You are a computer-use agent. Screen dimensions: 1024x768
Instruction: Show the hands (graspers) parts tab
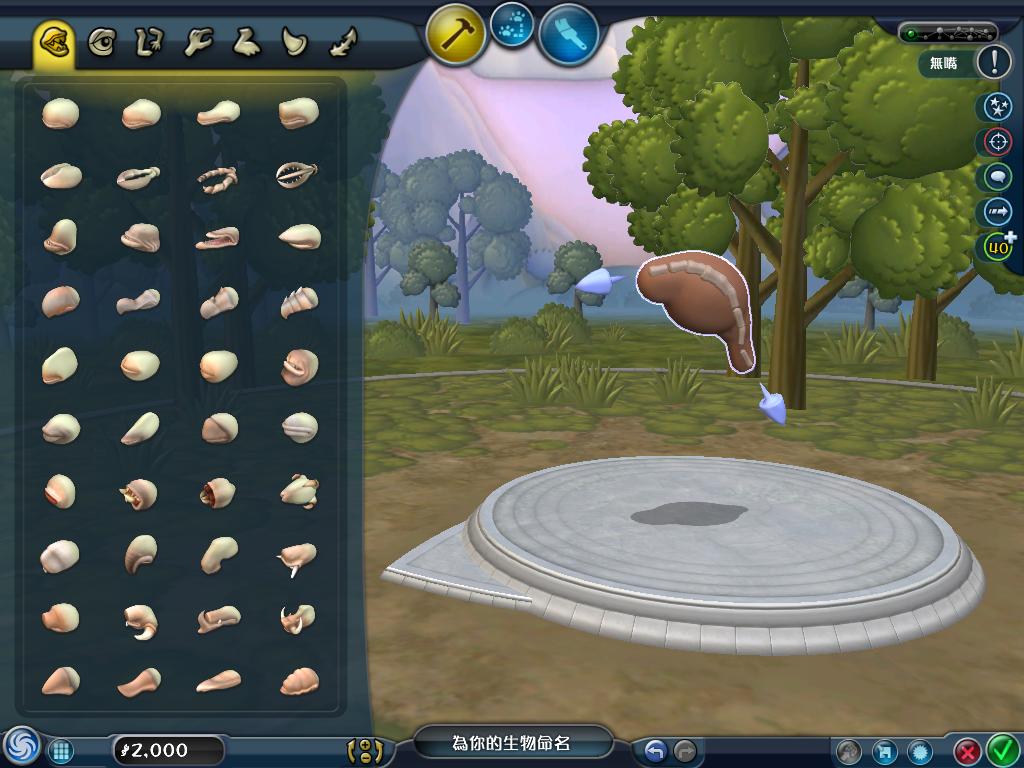coord(198,43)
